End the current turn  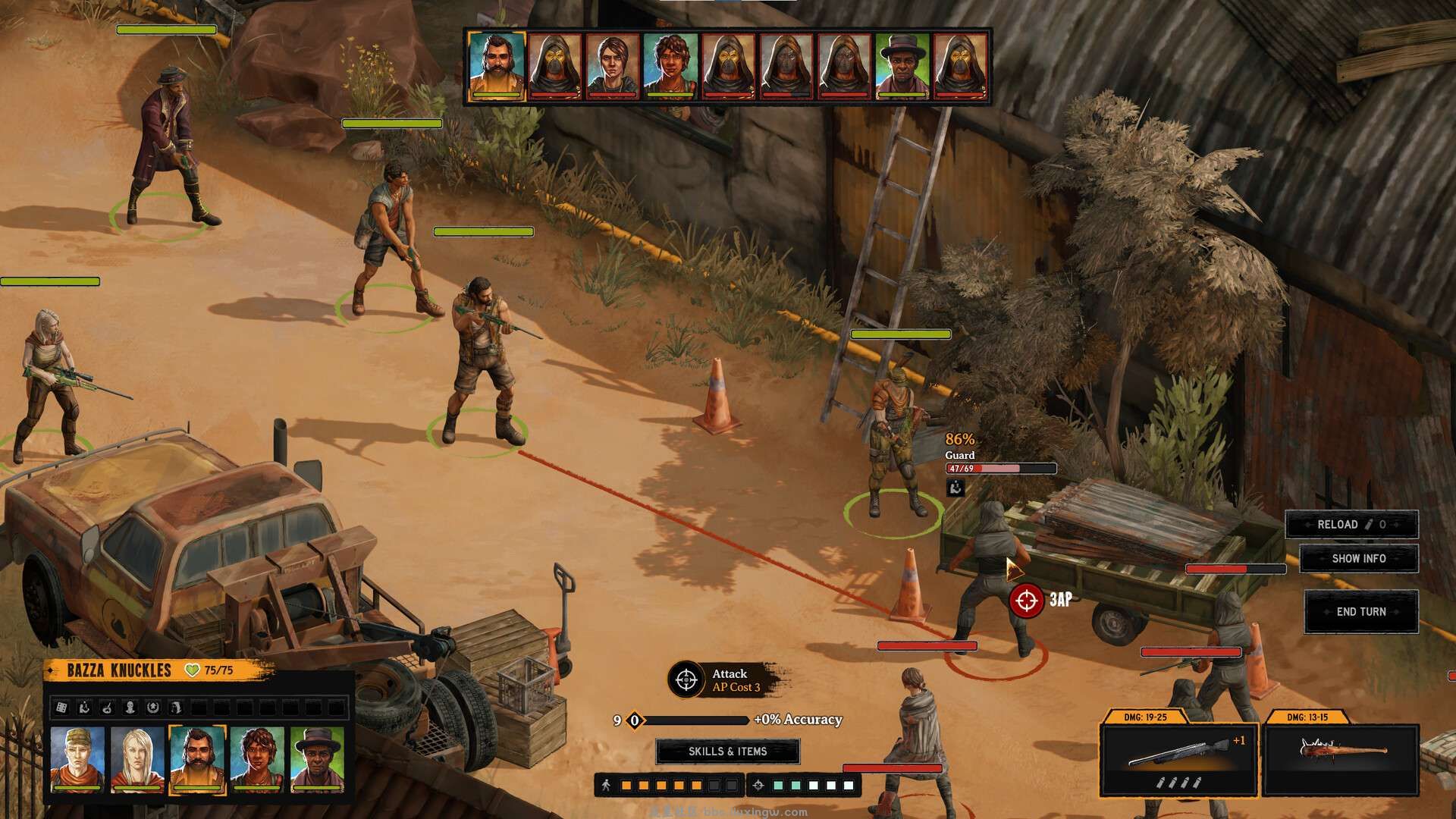coord(1360,612)
